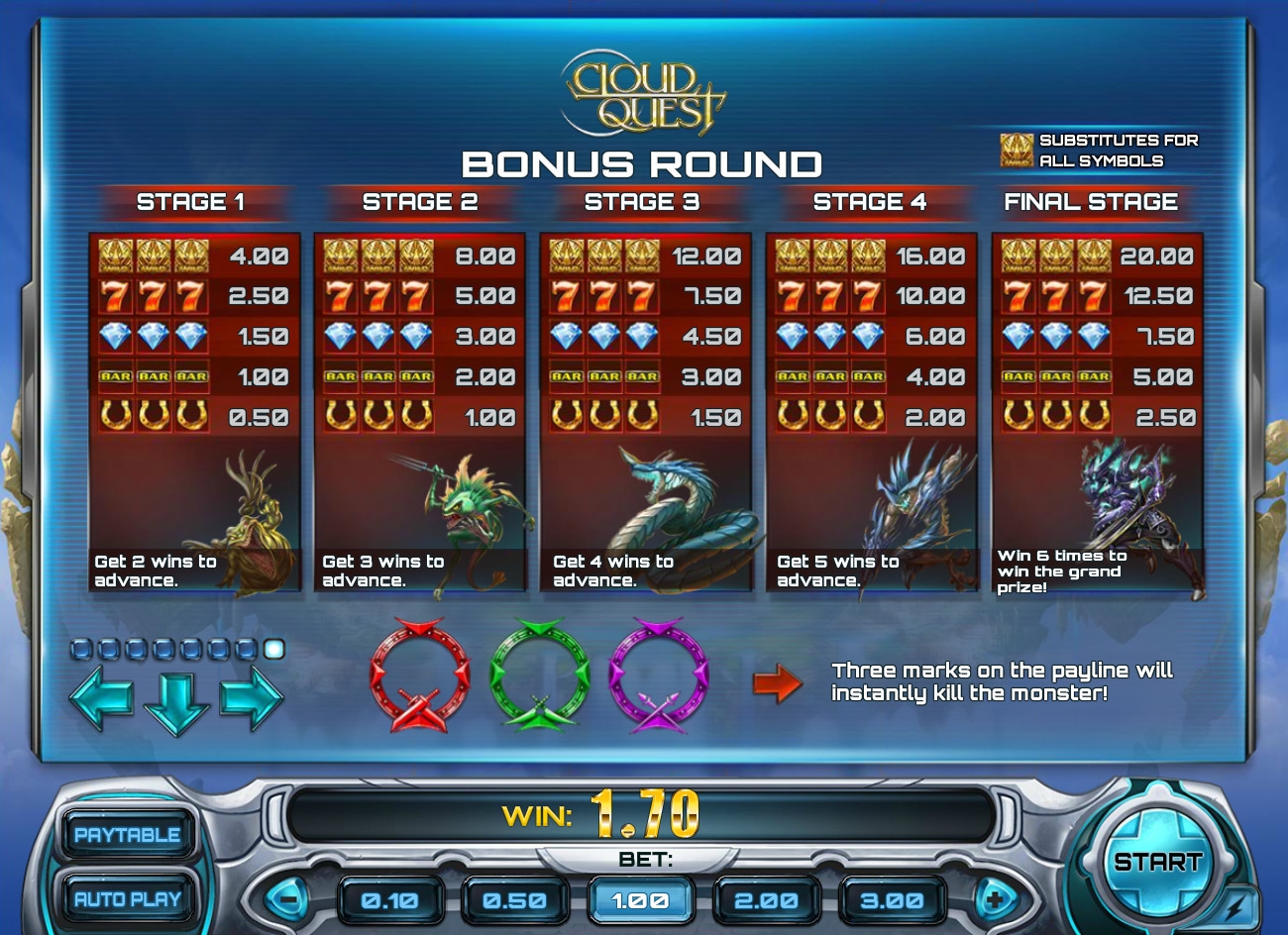Pick the 3.00 bet amount
Image resolution: width=1288 pixels, height=935 pixels.
click(891, 900)
